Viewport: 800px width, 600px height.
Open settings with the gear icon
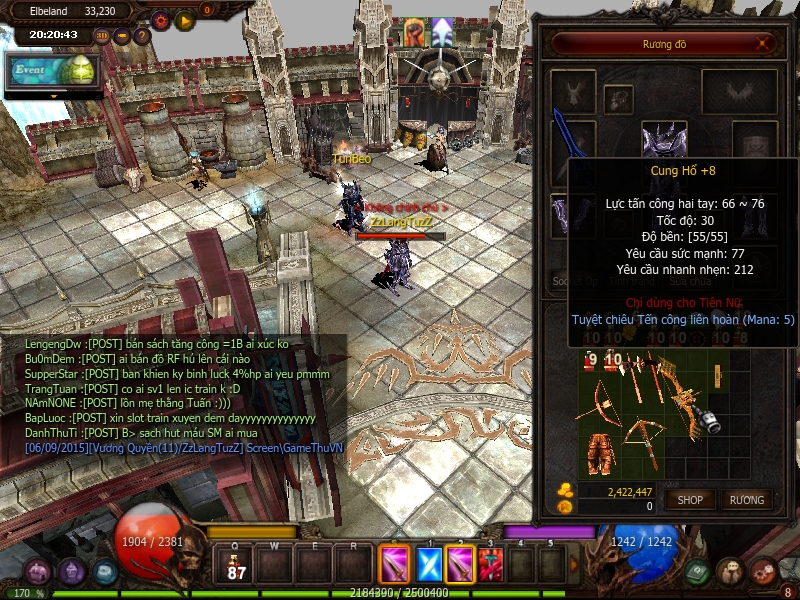[160, 19]
